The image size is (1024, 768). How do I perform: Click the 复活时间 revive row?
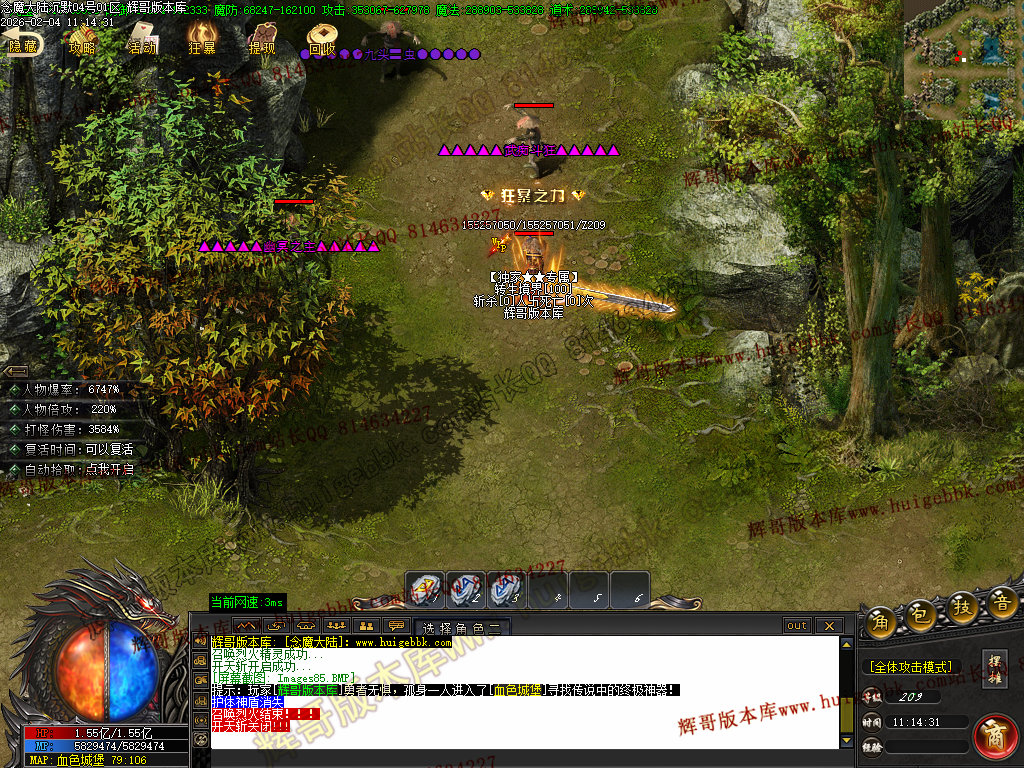click(x=72, y=449)
